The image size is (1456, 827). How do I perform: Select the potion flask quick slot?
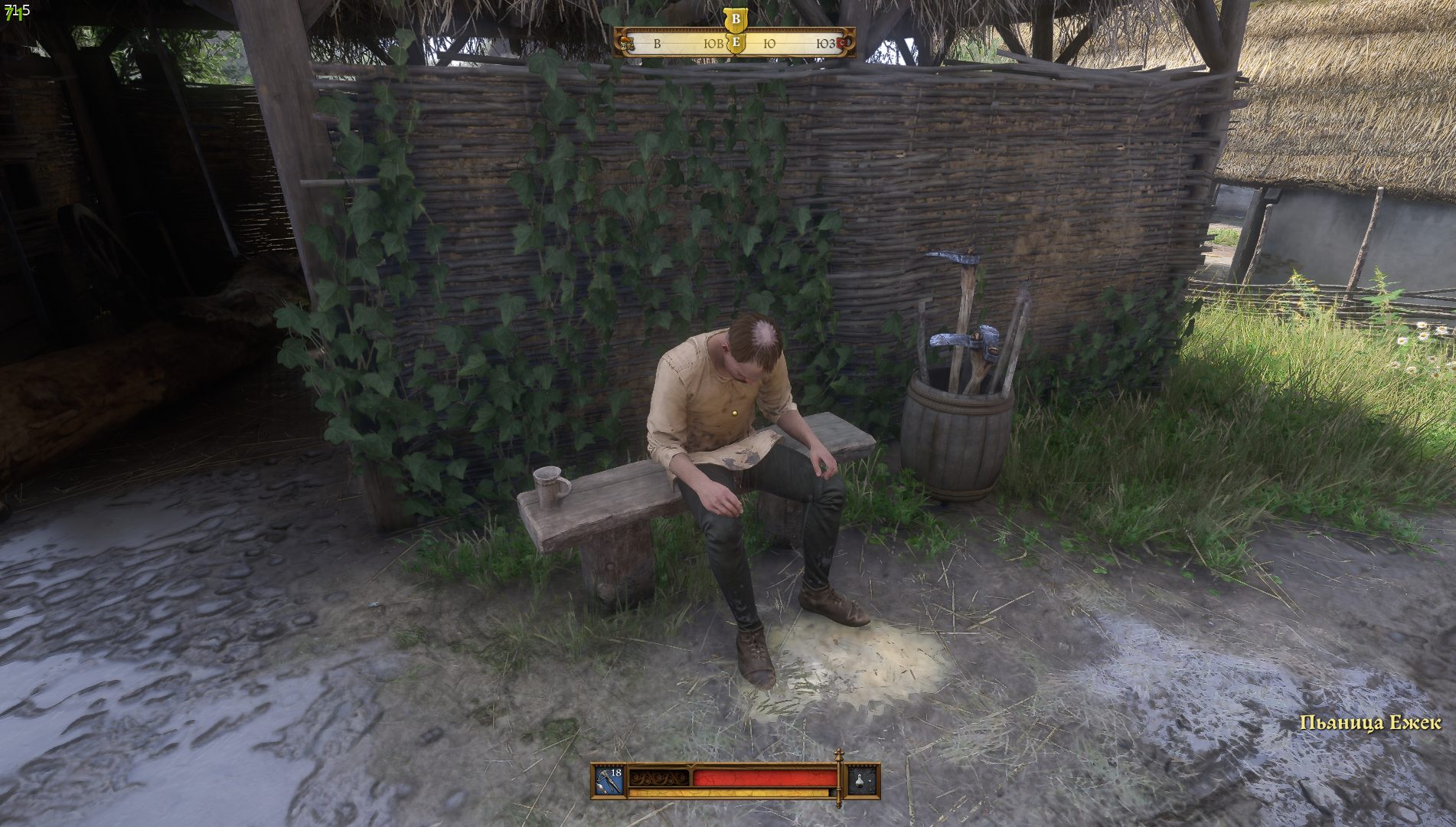click(860, 780)
